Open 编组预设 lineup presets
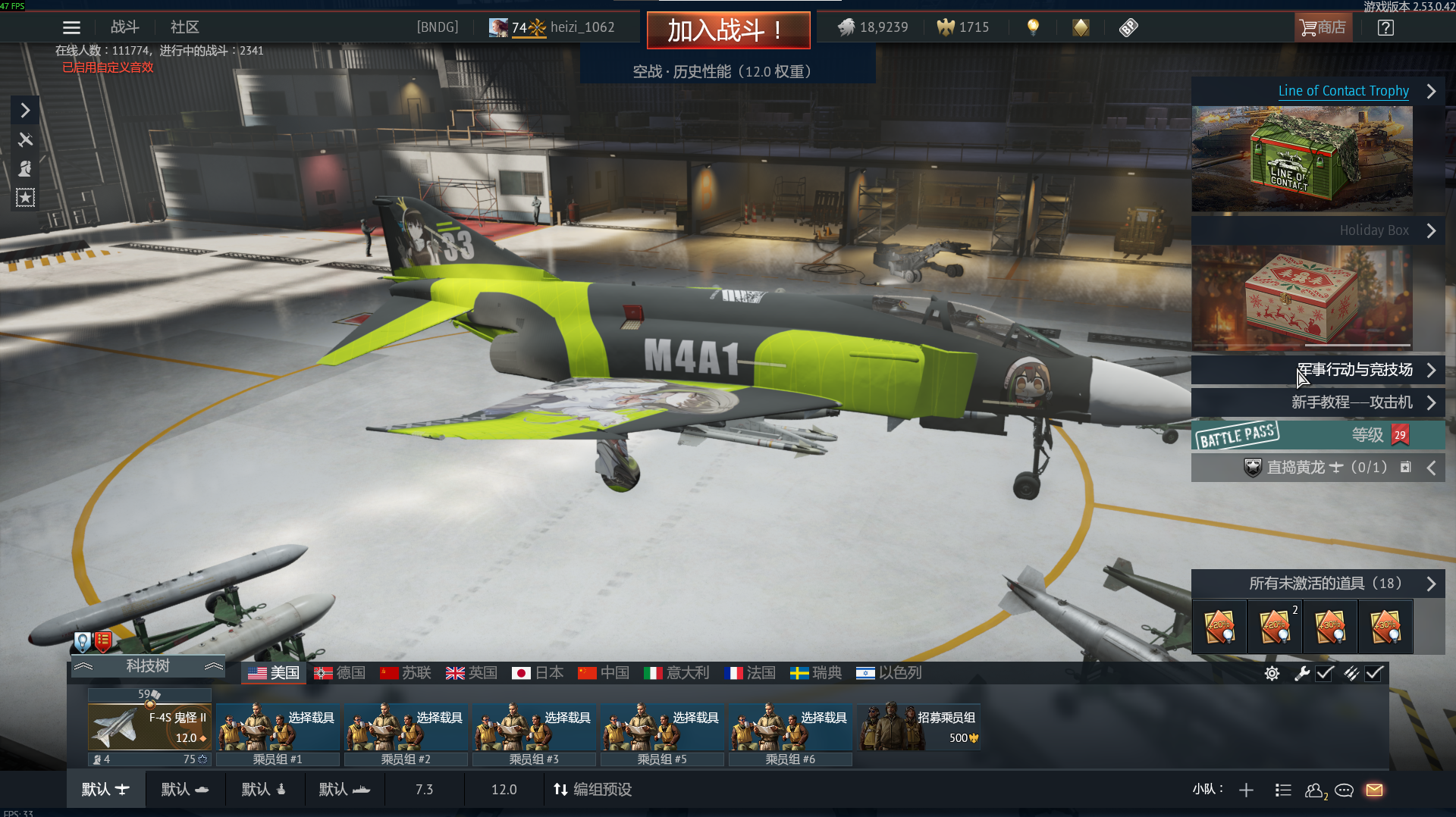1456x817 pixels. (593, 790)
